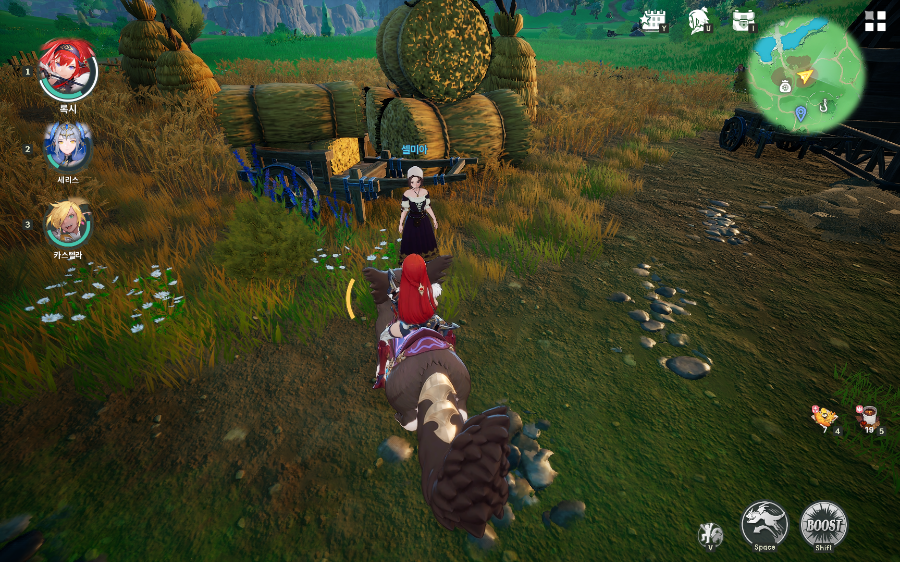Select the red-haired 록시 party portrait
This screenshot has height=562, width=900.
click(68, 69)
